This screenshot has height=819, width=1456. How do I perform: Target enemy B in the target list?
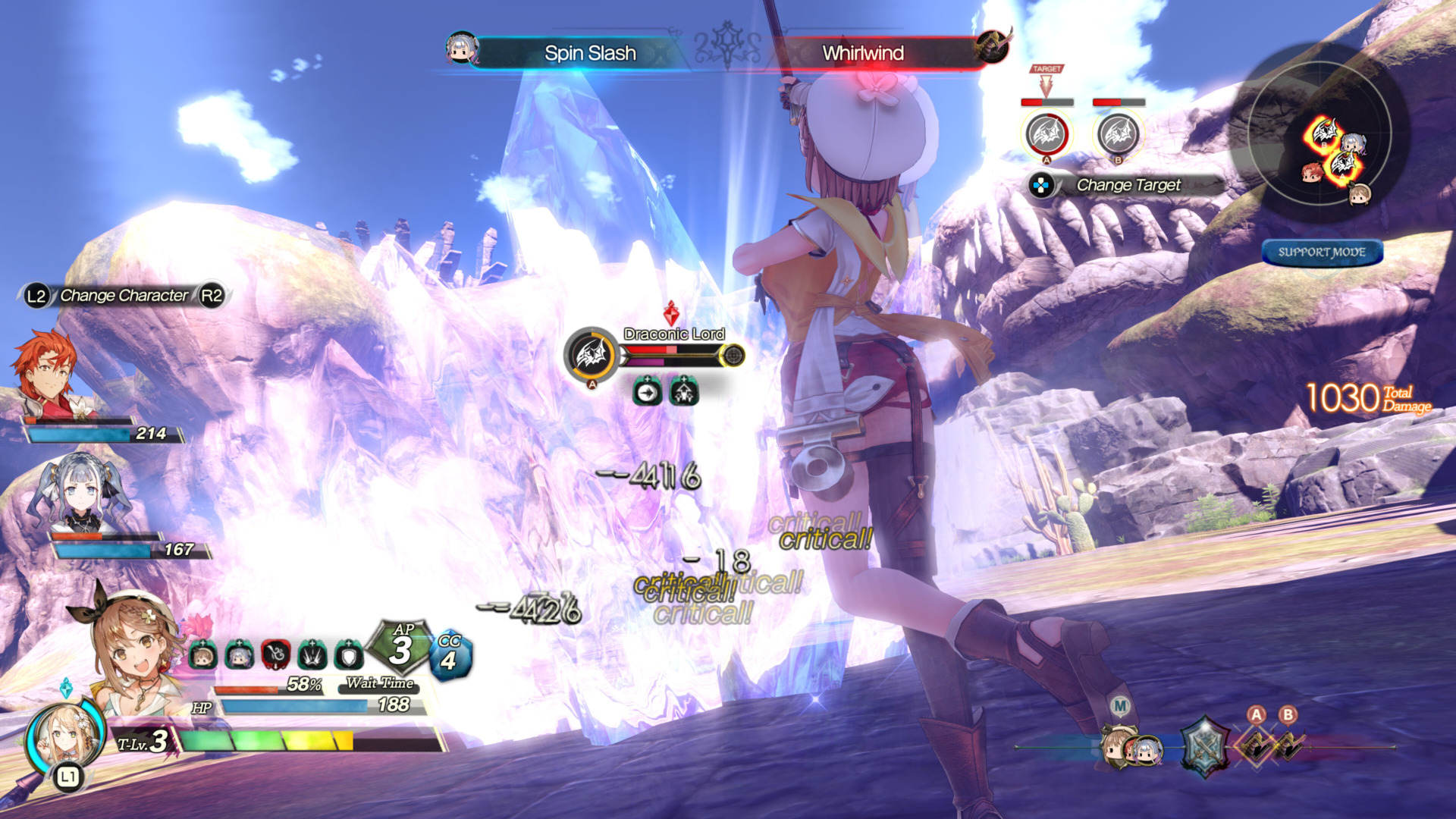(x=1118, y=134)
